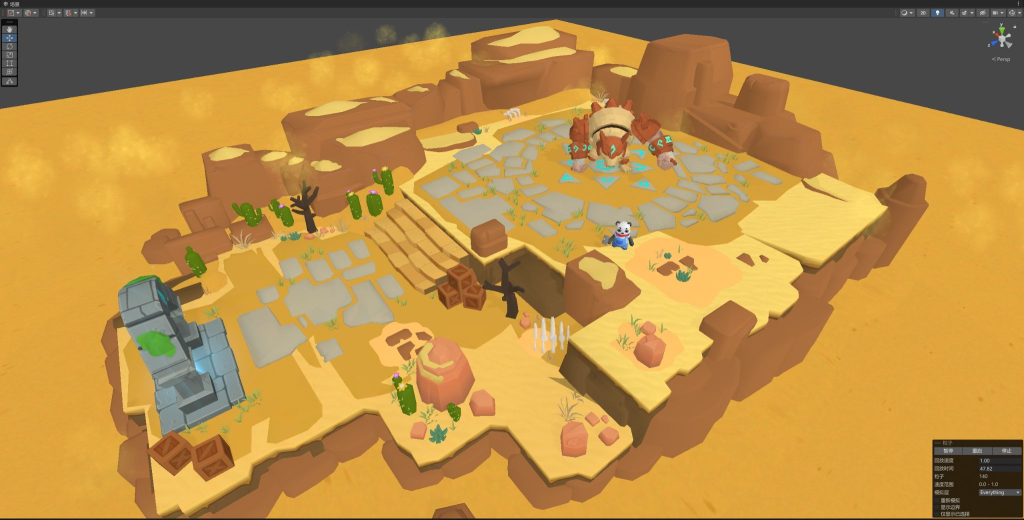Screen dimensions: 1024x520
Task: Activate the move tool
Action: (10, 37)
